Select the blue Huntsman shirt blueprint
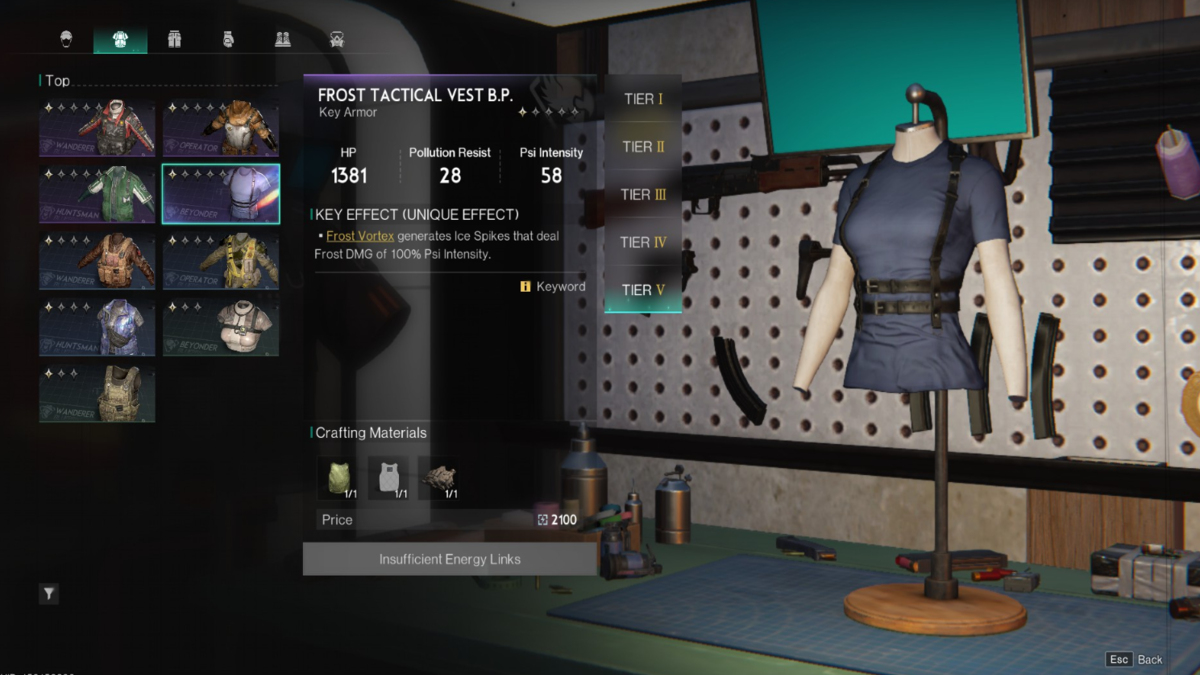The height and width of the screenshot is (675, 1200). tap(97, 326)
